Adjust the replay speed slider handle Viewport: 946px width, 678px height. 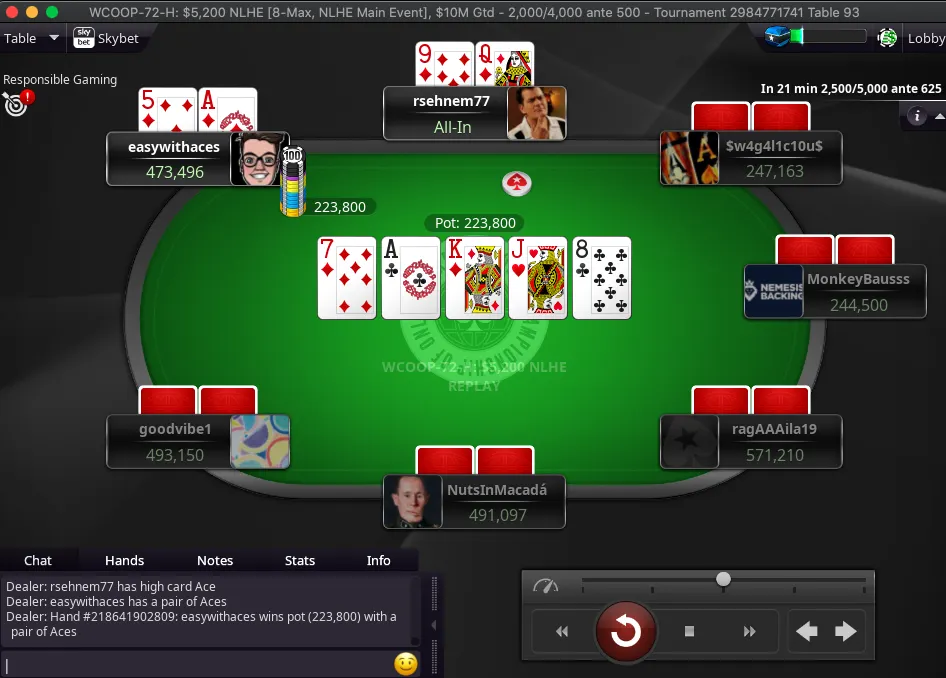(723, 579)
